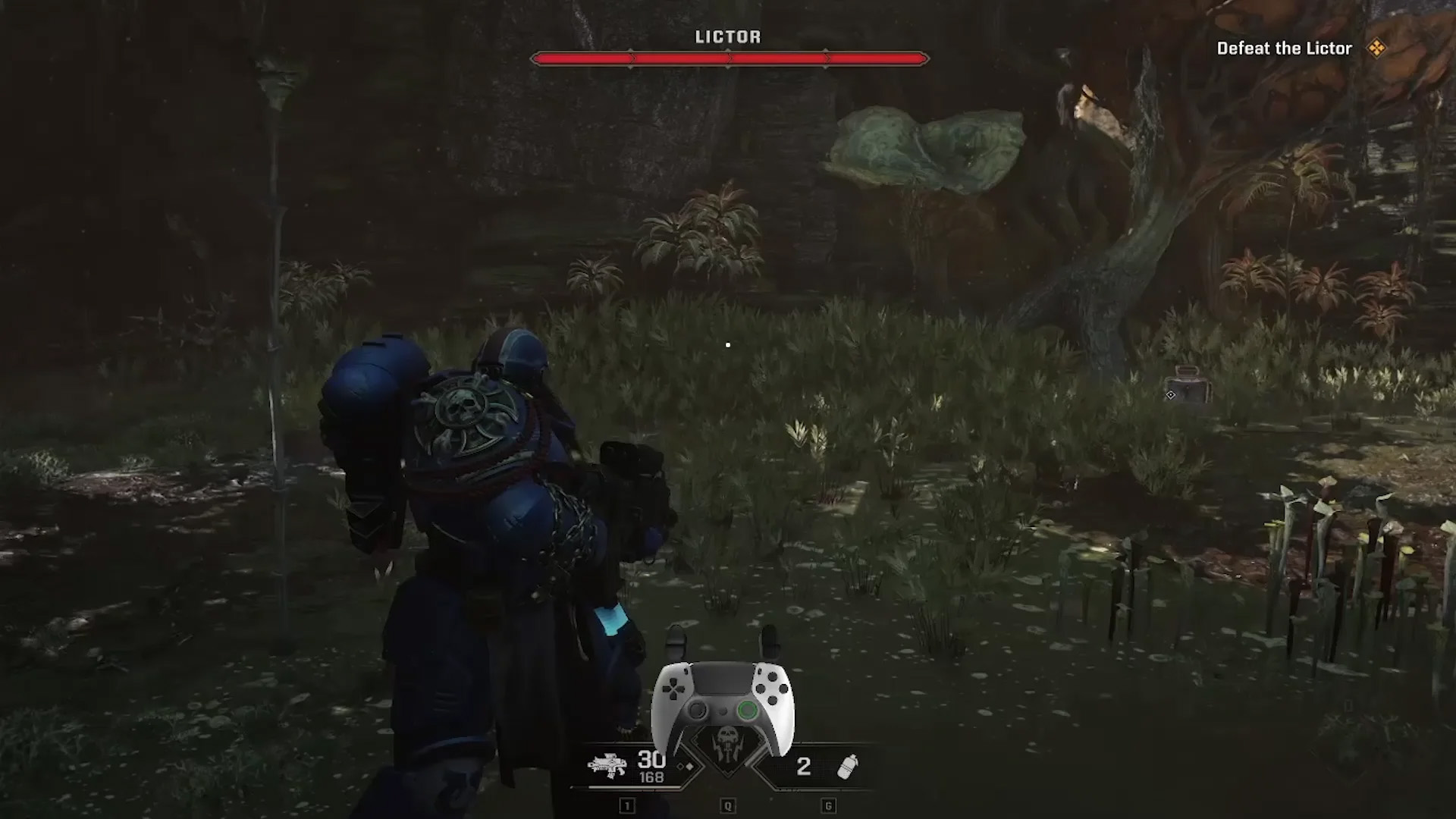Click the orange objective marker icon
The width and height of the screenshot is (1456, 819).
(x=1376, y=49)
